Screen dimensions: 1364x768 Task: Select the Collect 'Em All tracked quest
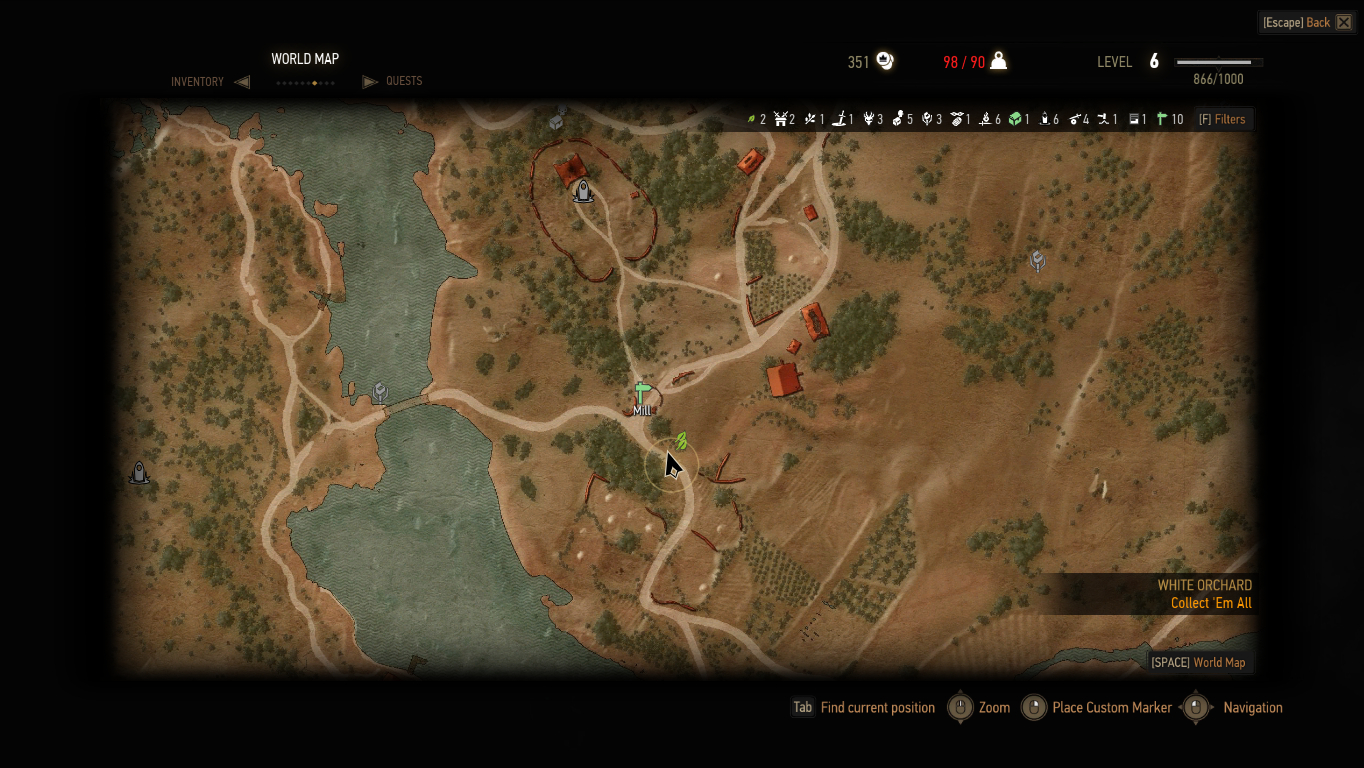click(x=1210, y=603)
